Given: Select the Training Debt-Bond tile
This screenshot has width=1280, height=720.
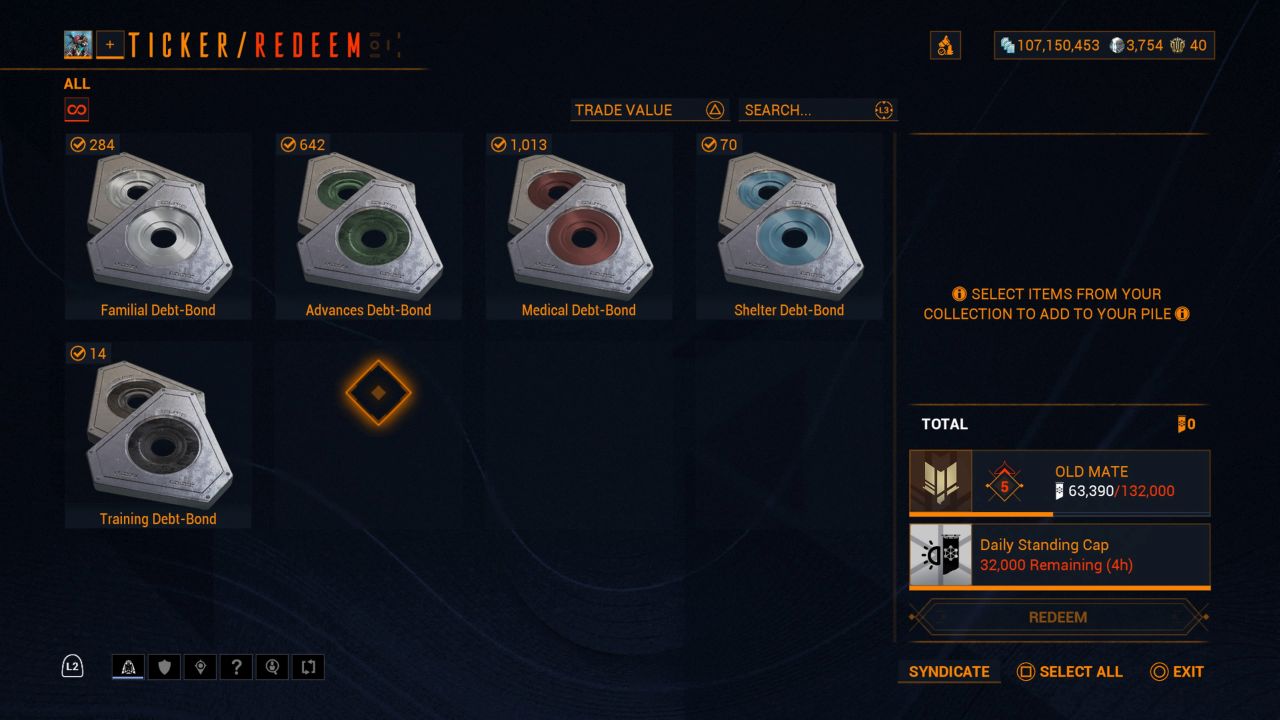Looking at the screenshot, I should point(158,435).
